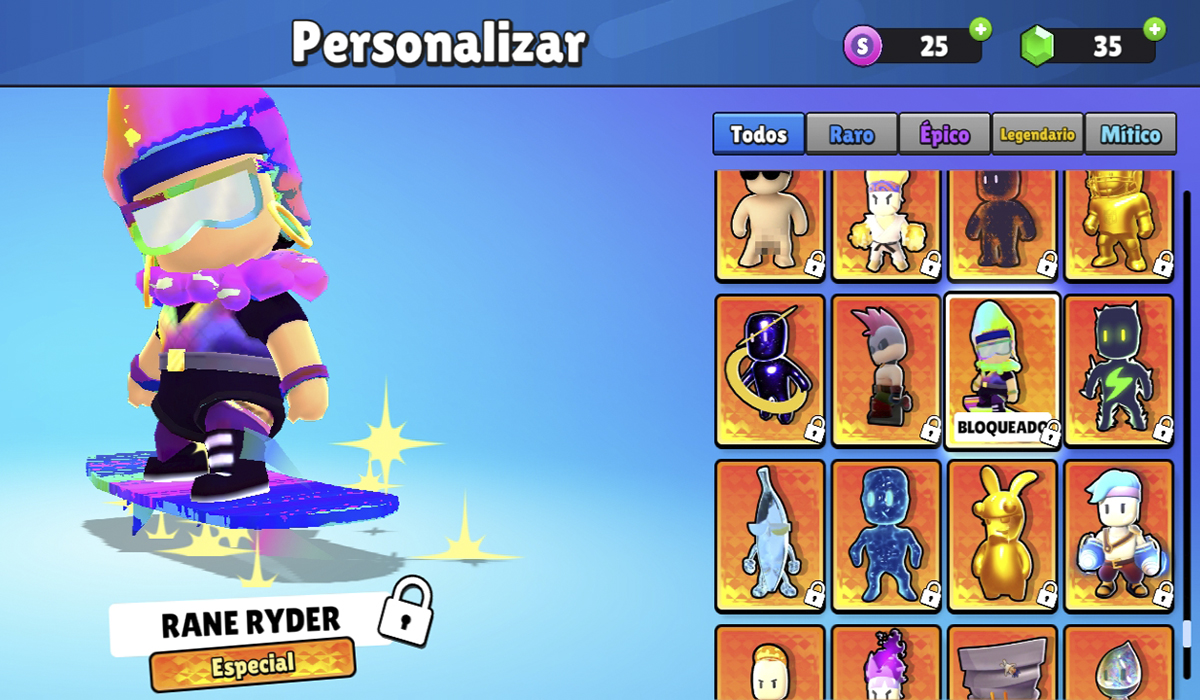
Task: Add more green gems with plus button
Action: point(1155,29)
